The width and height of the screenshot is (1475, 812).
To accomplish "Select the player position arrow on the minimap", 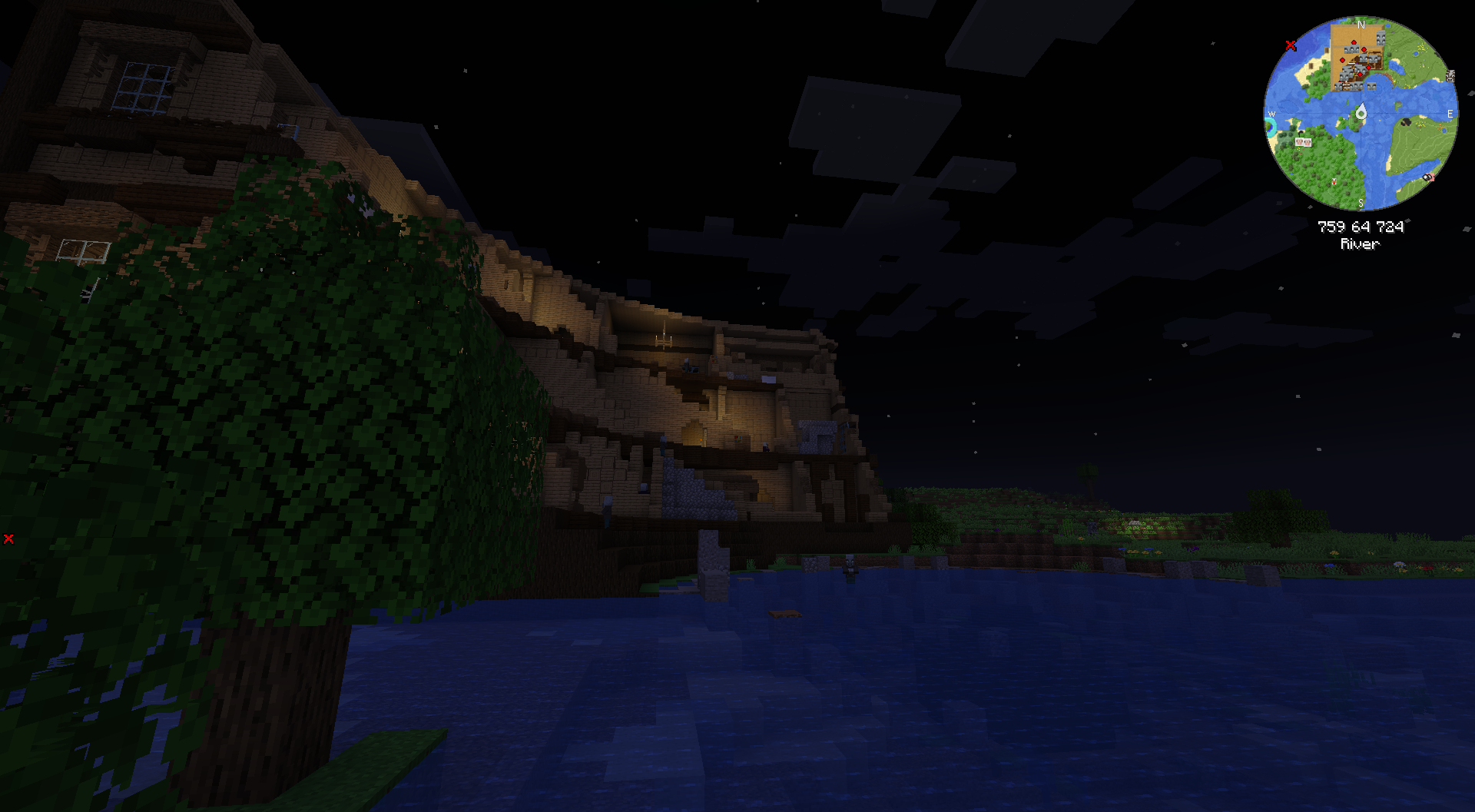I will click(1361, 111).
